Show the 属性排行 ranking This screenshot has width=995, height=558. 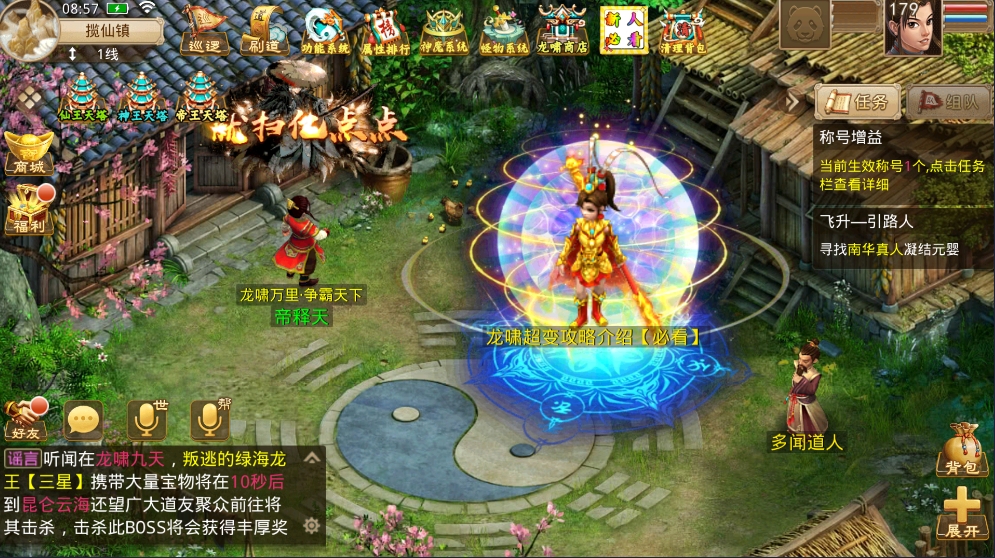(385, 29)
